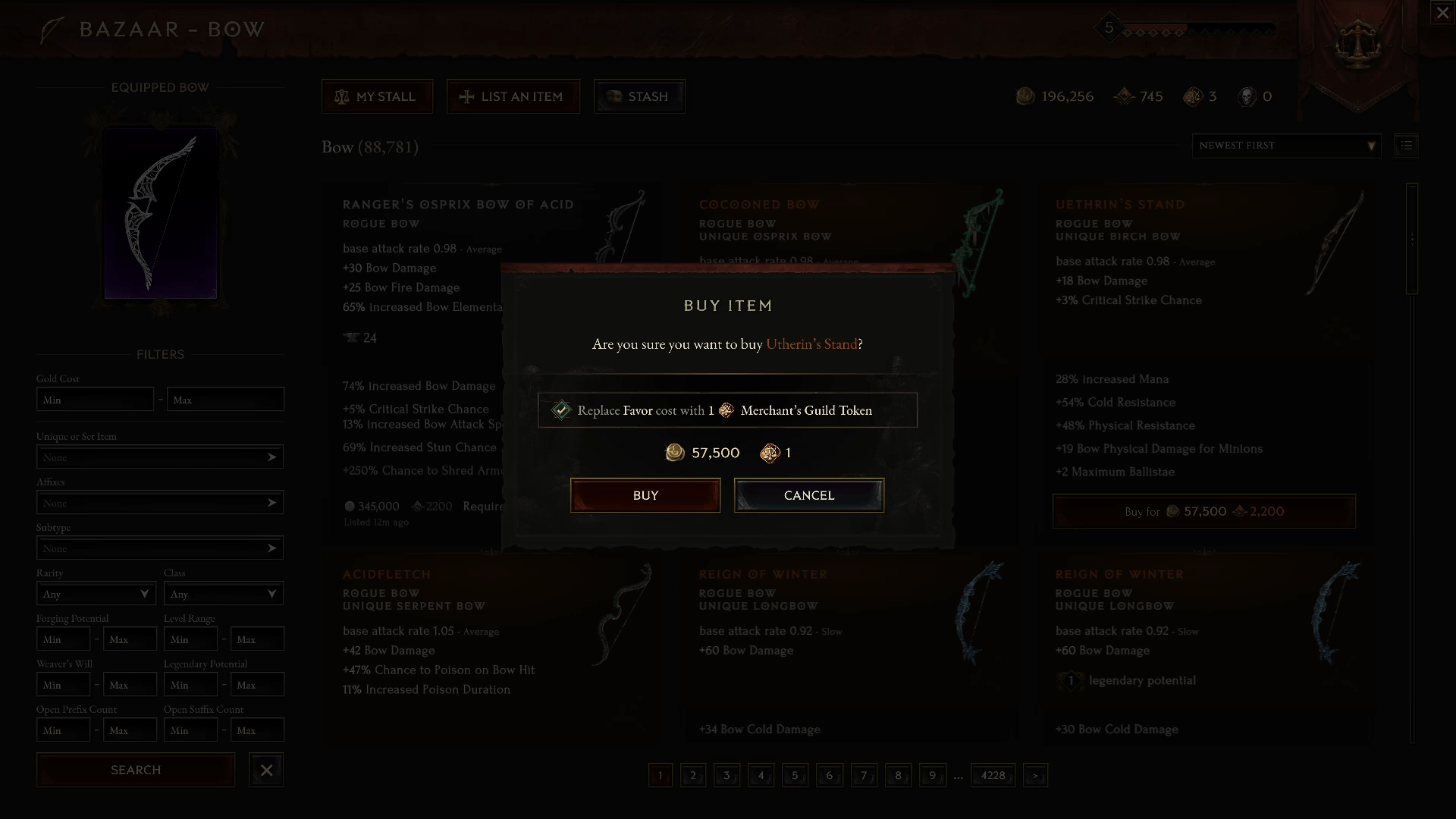Enter a value in the Gold Cost Min field
The height and width of the screenshot is (819, 1456).
95,399
